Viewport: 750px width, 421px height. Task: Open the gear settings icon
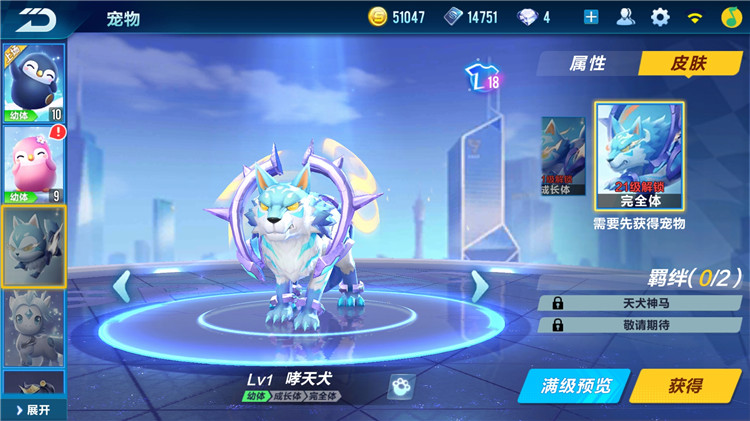tap(660, 17)
